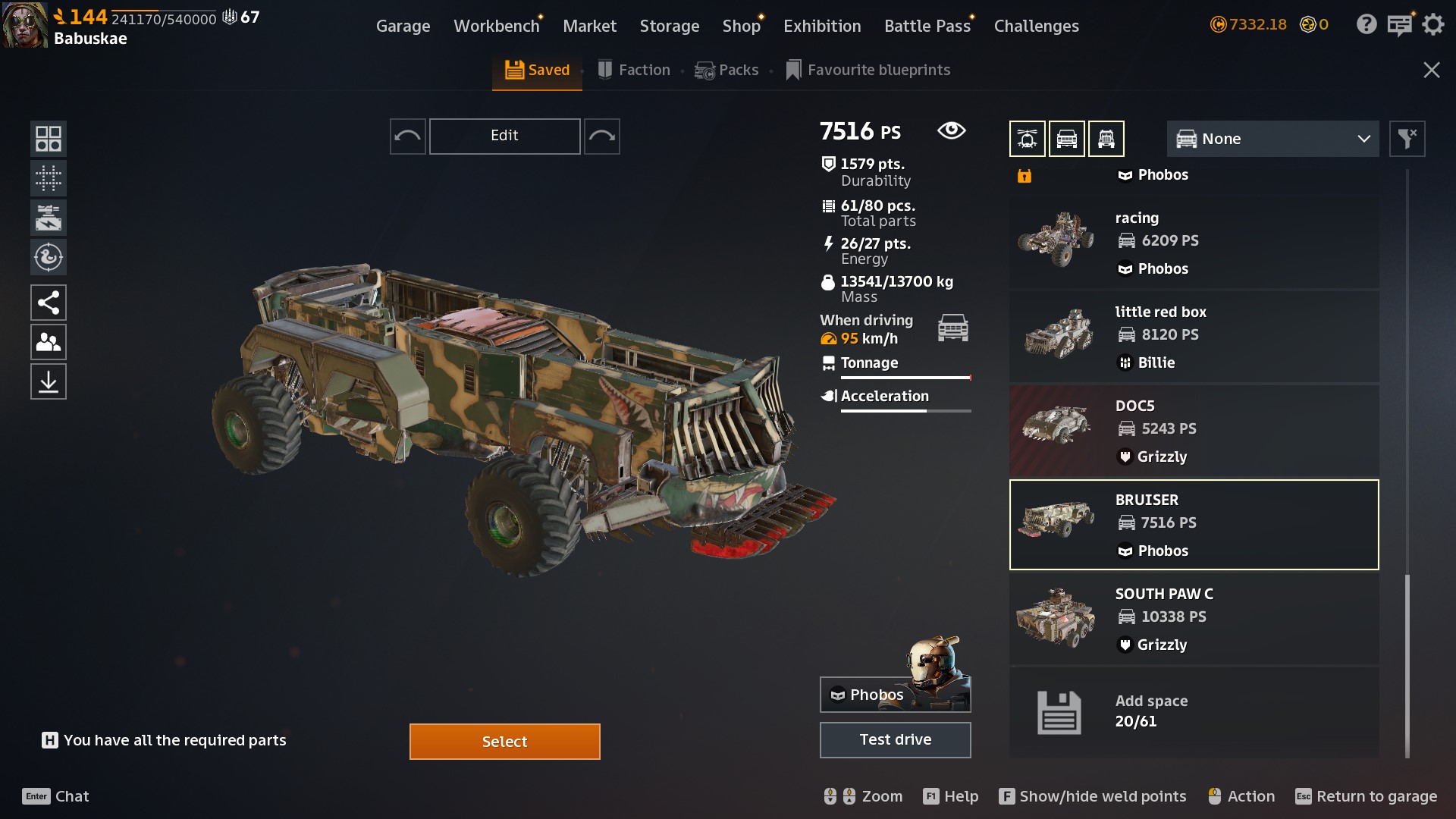Switch to the Faction blueprints tab
This screenshot has width=1456, height=819.
pos(634,70)
